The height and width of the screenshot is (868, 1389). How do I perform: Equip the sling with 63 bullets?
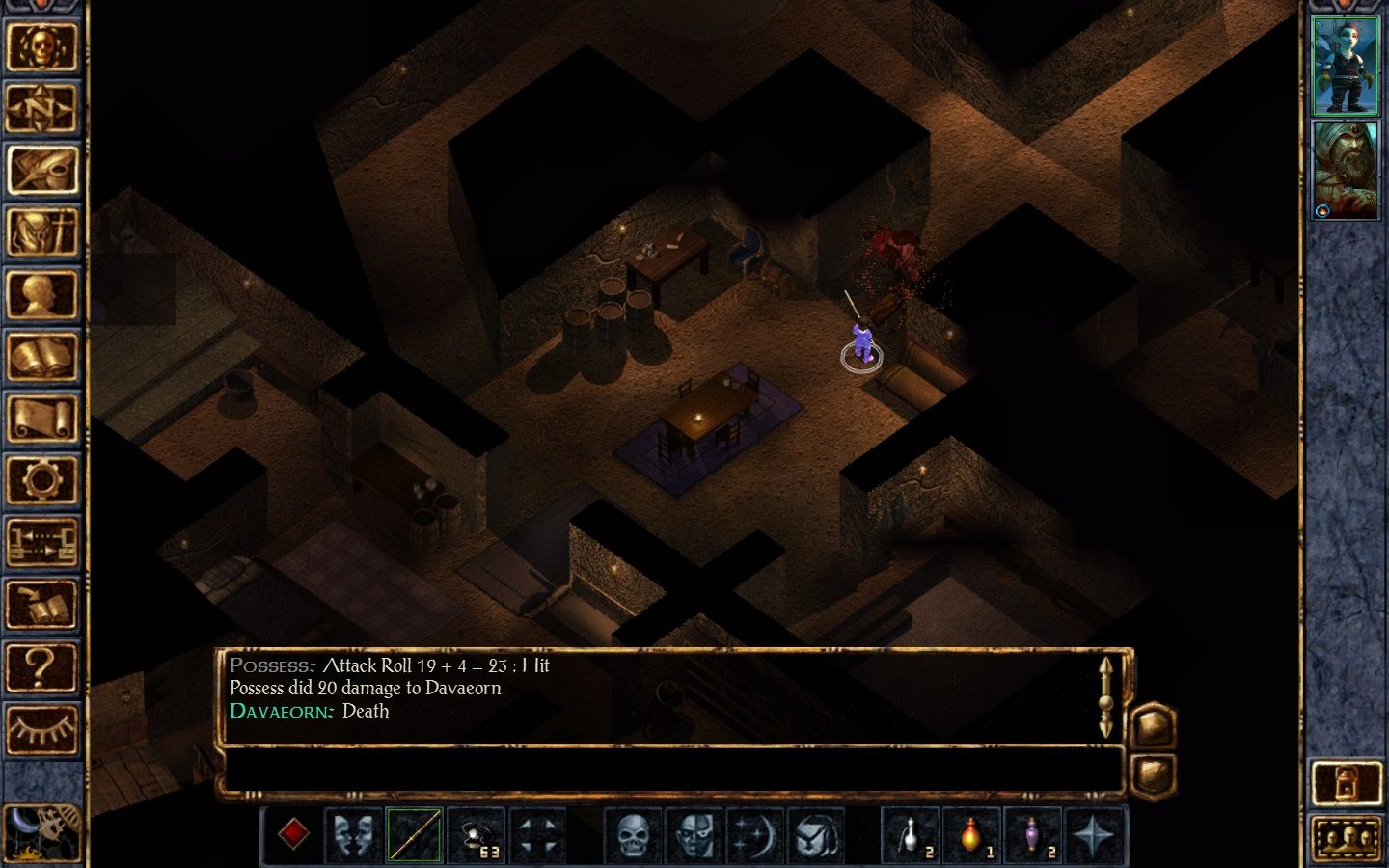pyautogui.click(x=477, y=834)
